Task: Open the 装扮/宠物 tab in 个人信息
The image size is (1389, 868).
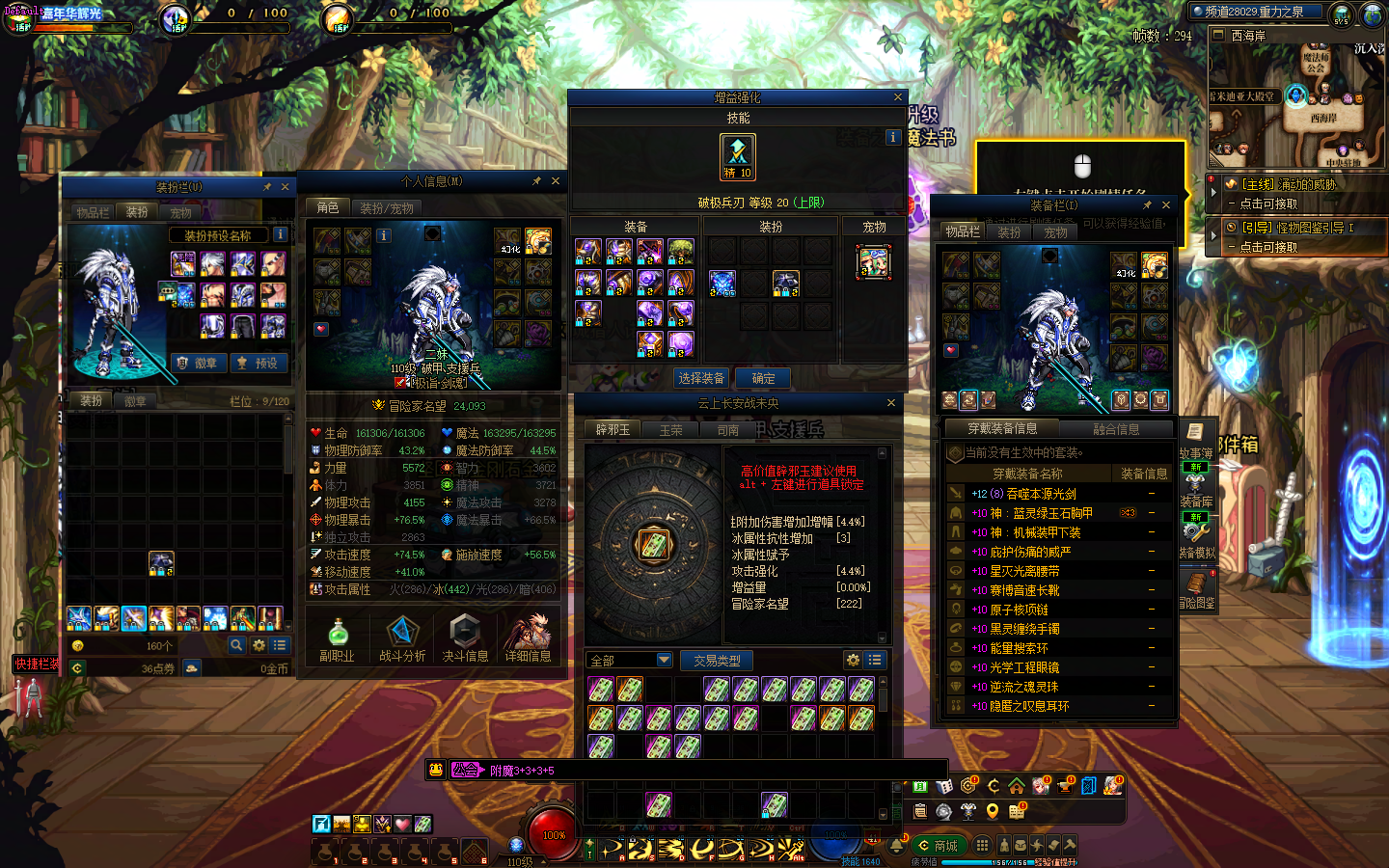Action: point(387,208)
